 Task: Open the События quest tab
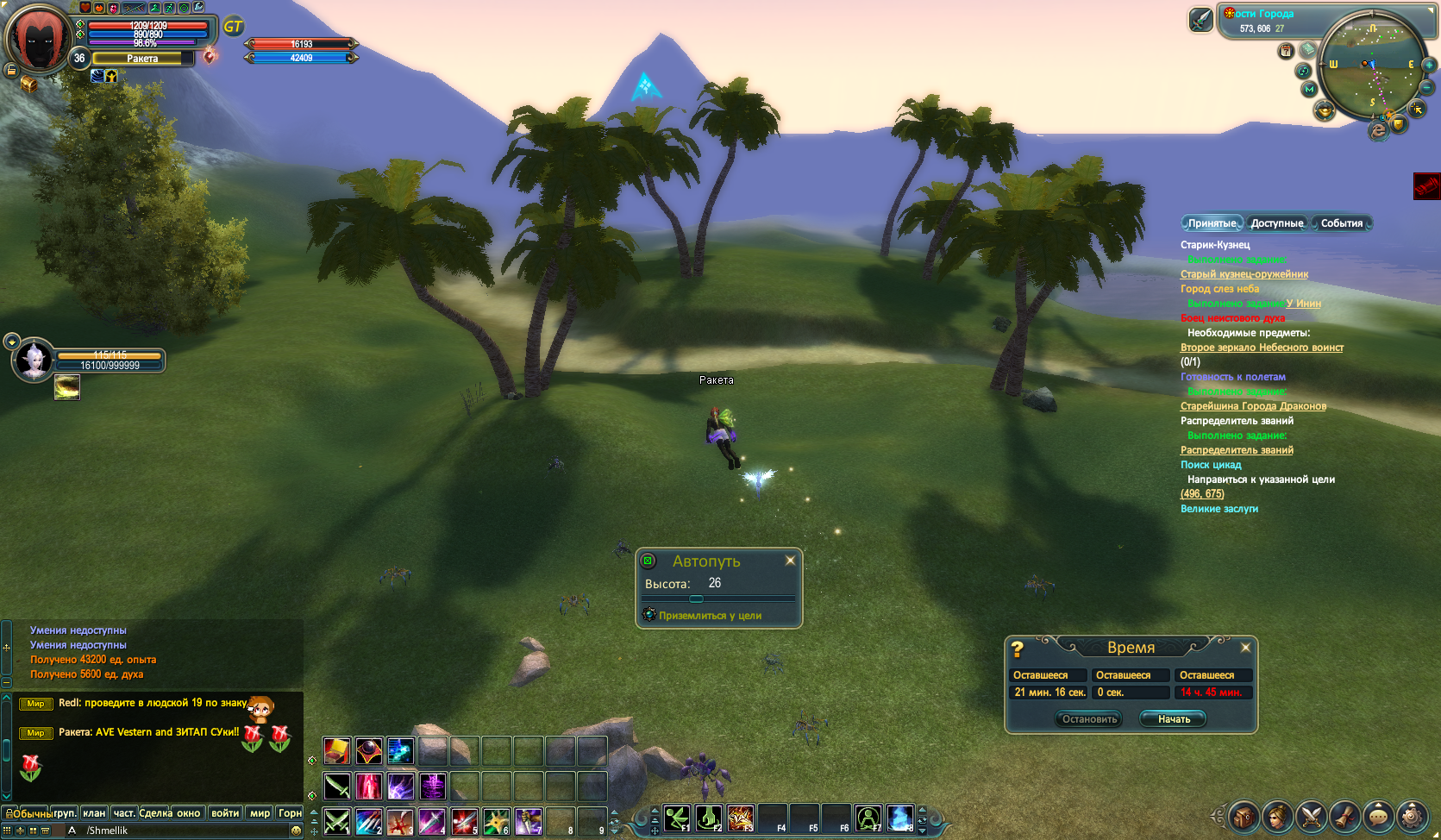point(1341,223)
